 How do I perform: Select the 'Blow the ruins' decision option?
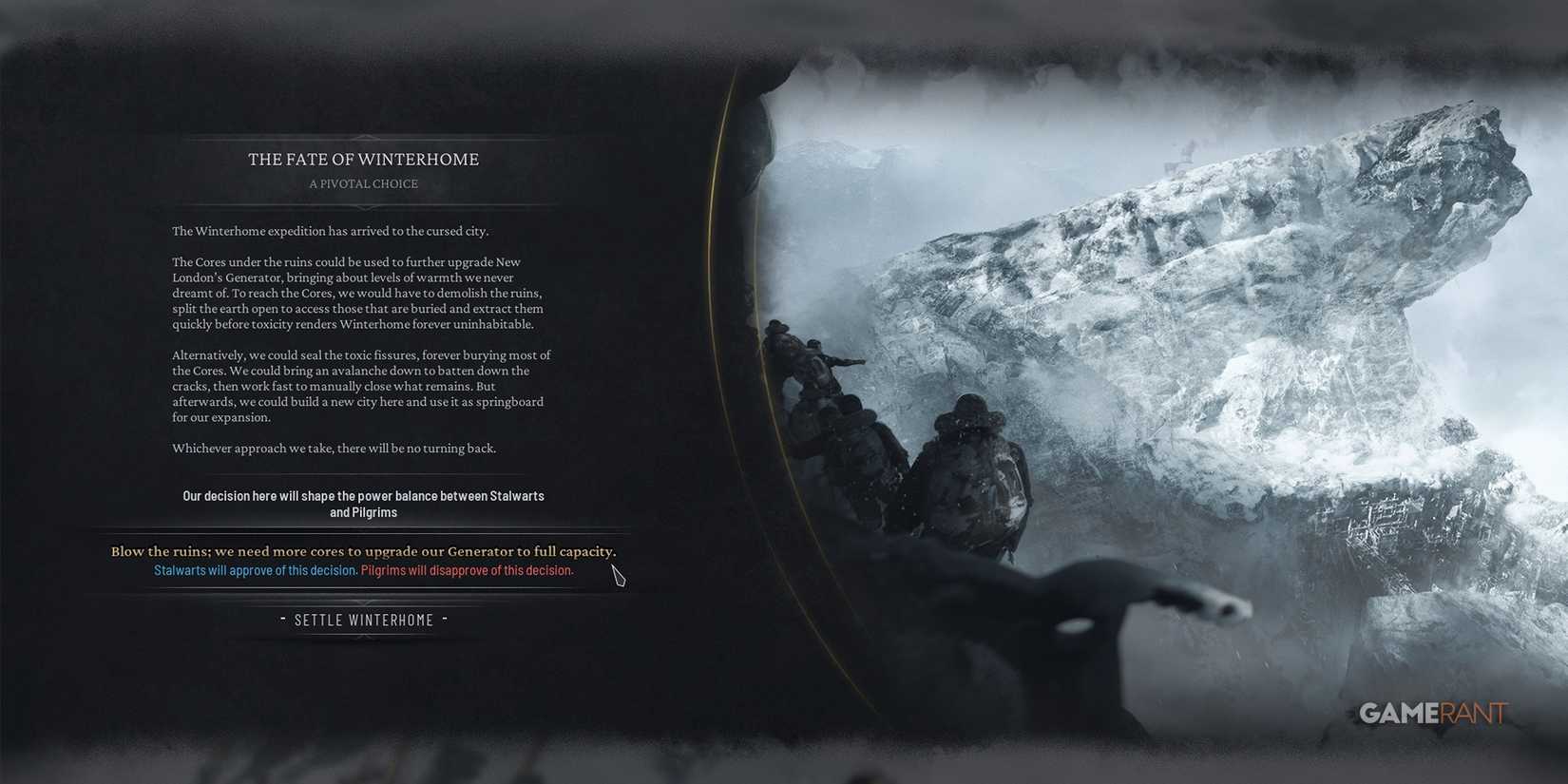[x=364, y=551]
